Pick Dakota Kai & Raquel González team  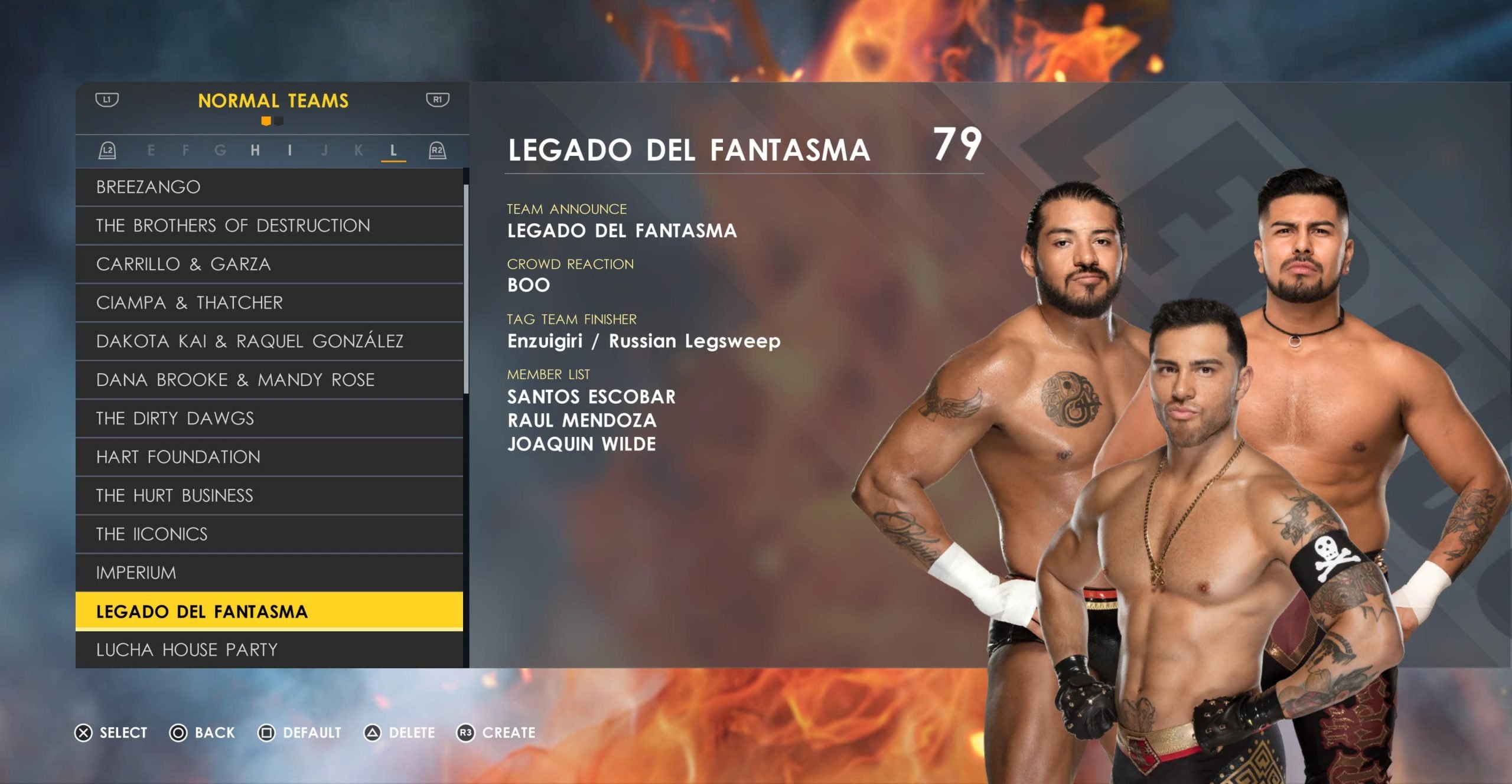click(269, 341)
